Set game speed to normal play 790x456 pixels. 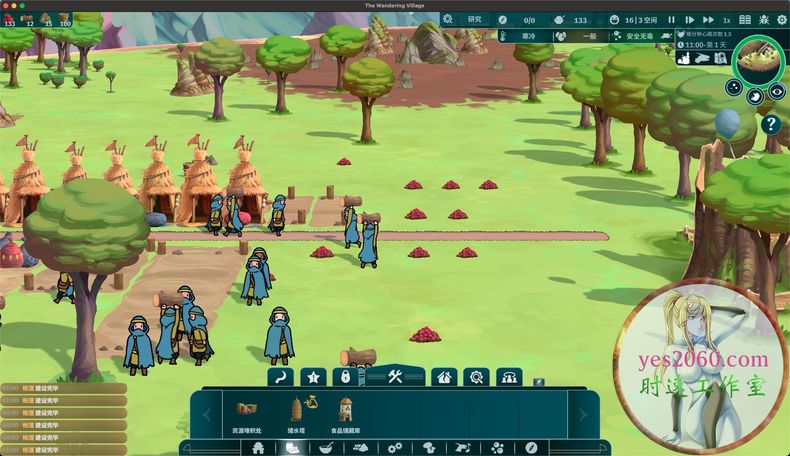[687, 19]
